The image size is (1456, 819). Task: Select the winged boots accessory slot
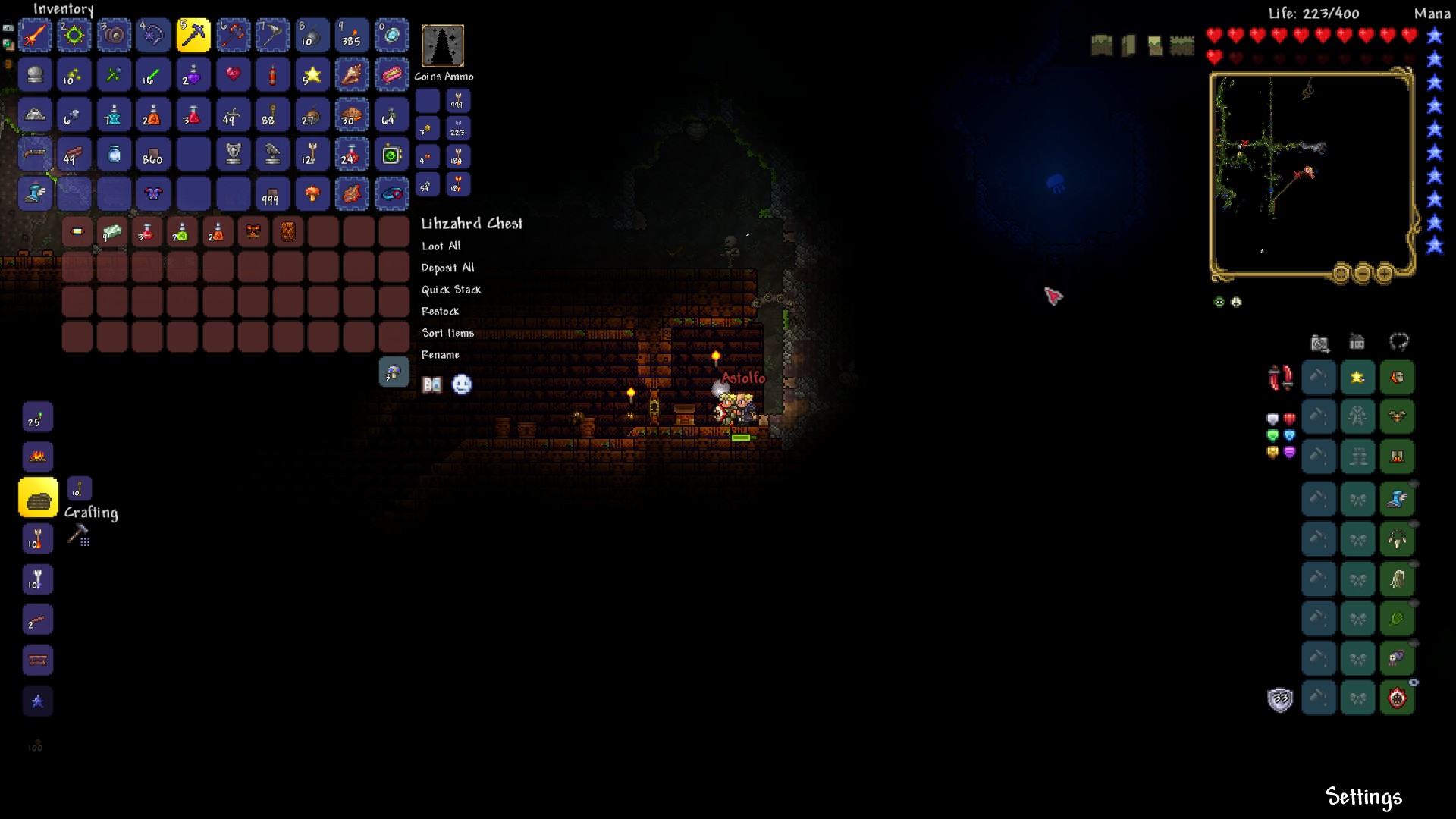(1398, 499)
